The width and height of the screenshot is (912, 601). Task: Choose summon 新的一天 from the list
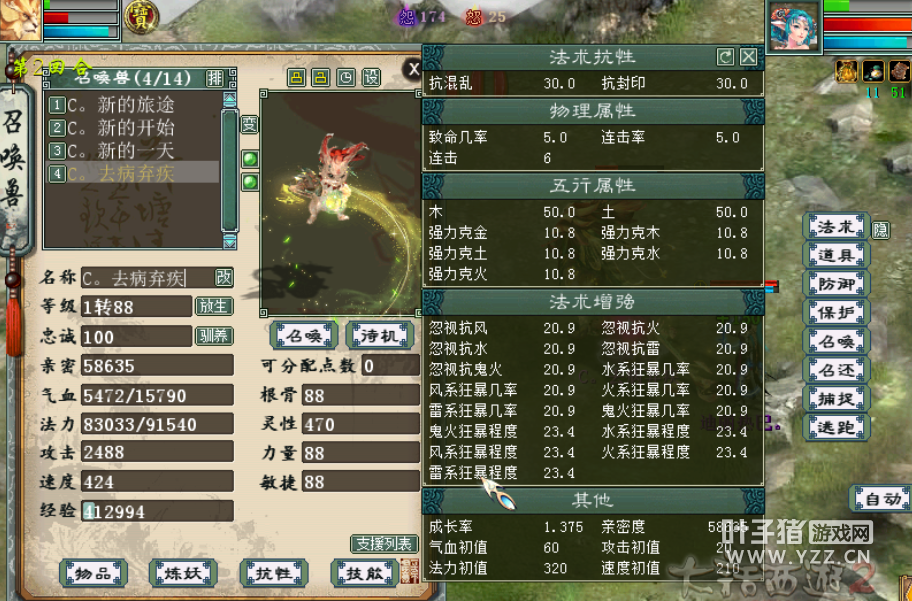pyautogui.click(x=120, y=150)
